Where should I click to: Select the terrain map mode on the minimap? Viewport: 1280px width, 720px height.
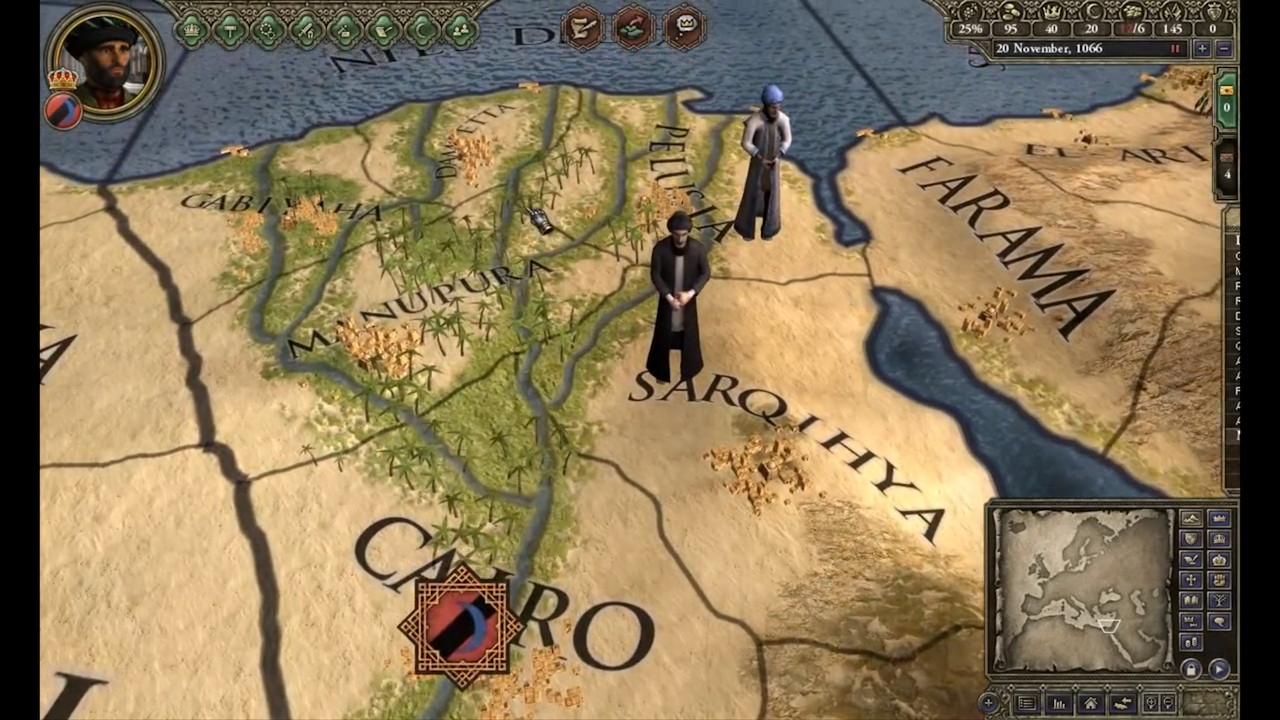point(1191,518)
